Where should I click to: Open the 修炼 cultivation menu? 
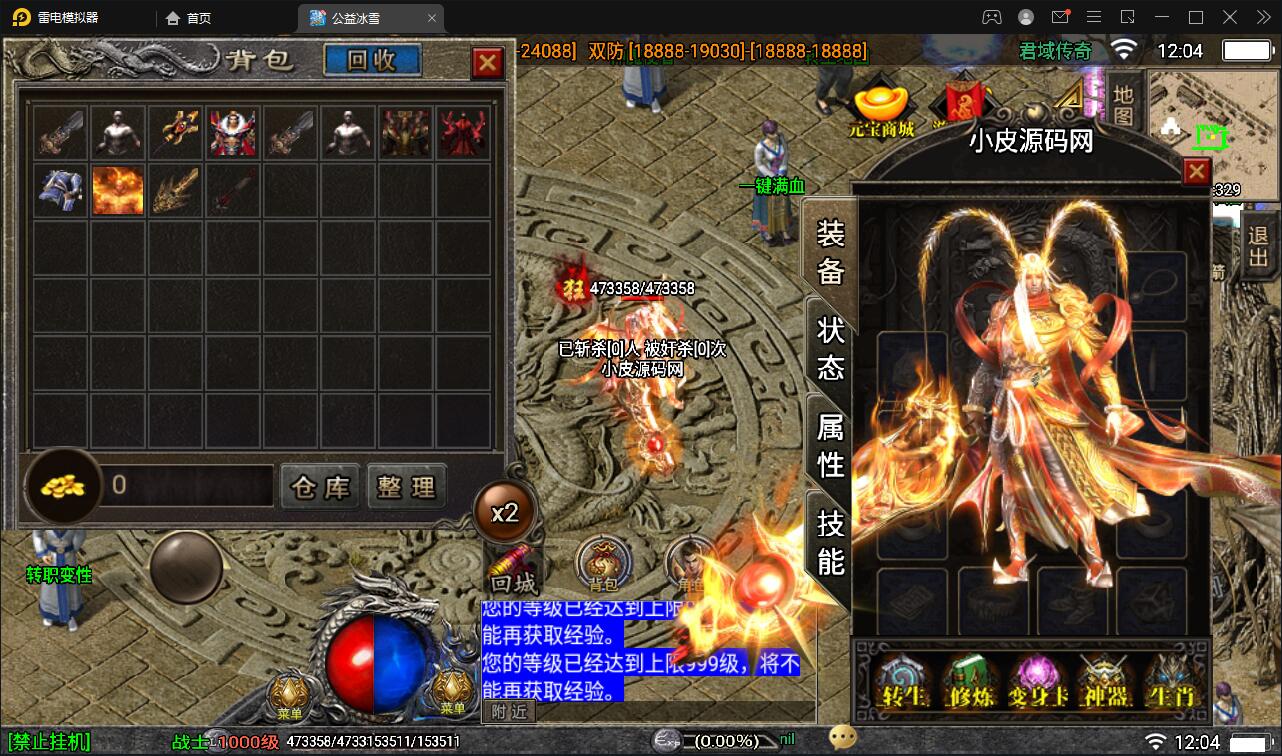pyautogui.click(x=970, y=681)
